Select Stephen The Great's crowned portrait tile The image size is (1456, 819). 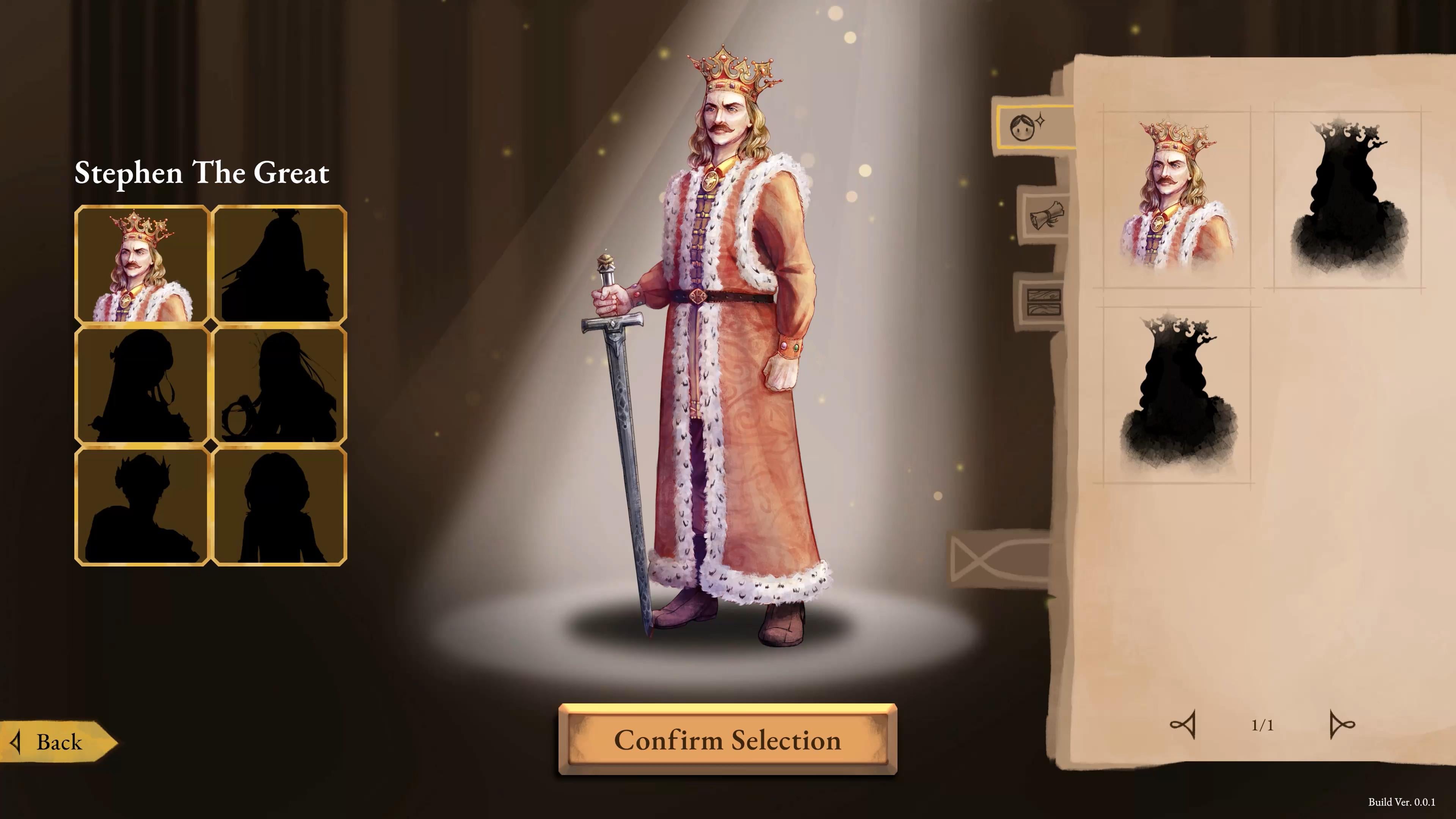[x=142, y=265]
